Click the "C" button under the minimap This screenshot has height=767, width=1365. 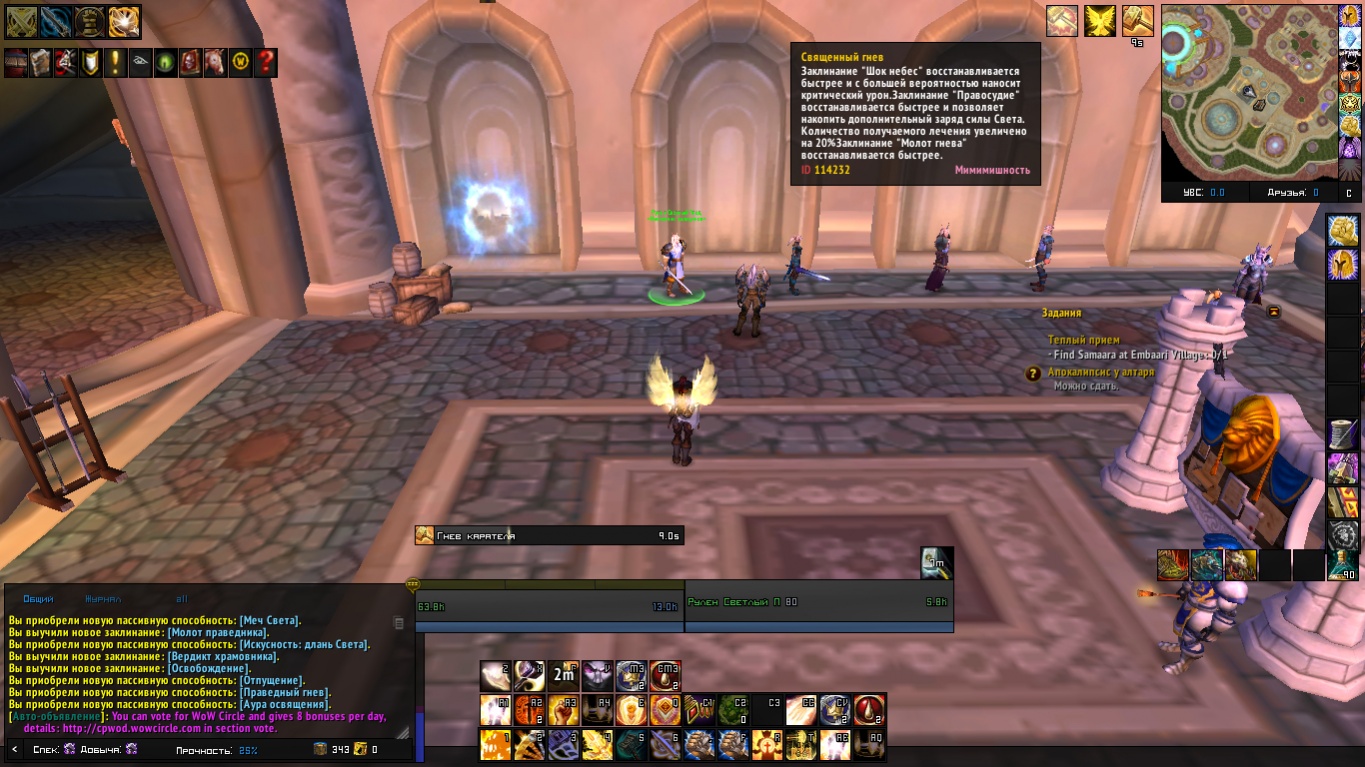[x=1347, y=193]
